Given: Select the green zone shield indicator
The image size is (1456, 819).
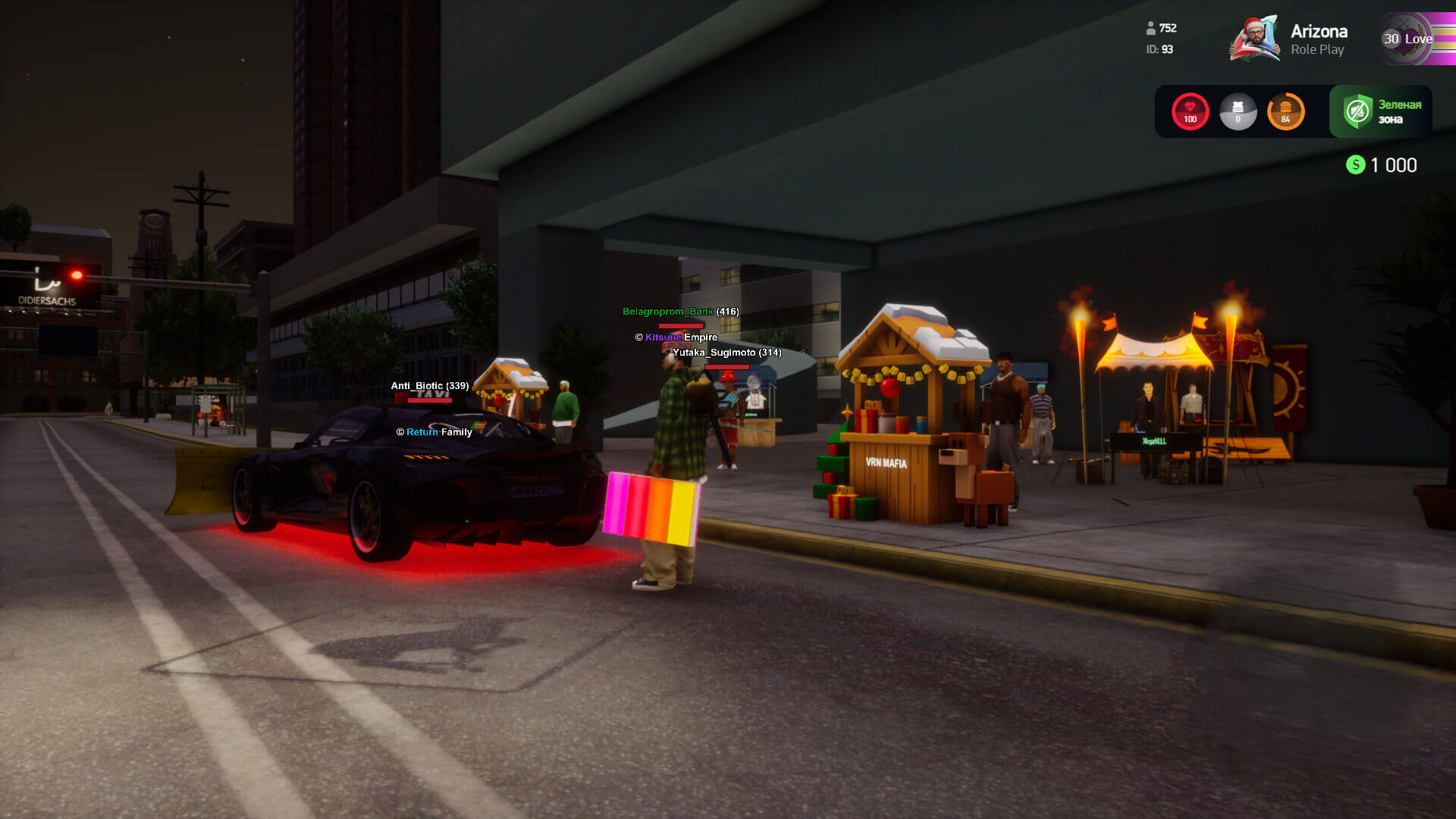Looking at the screenshot, I should point(1357,111).
